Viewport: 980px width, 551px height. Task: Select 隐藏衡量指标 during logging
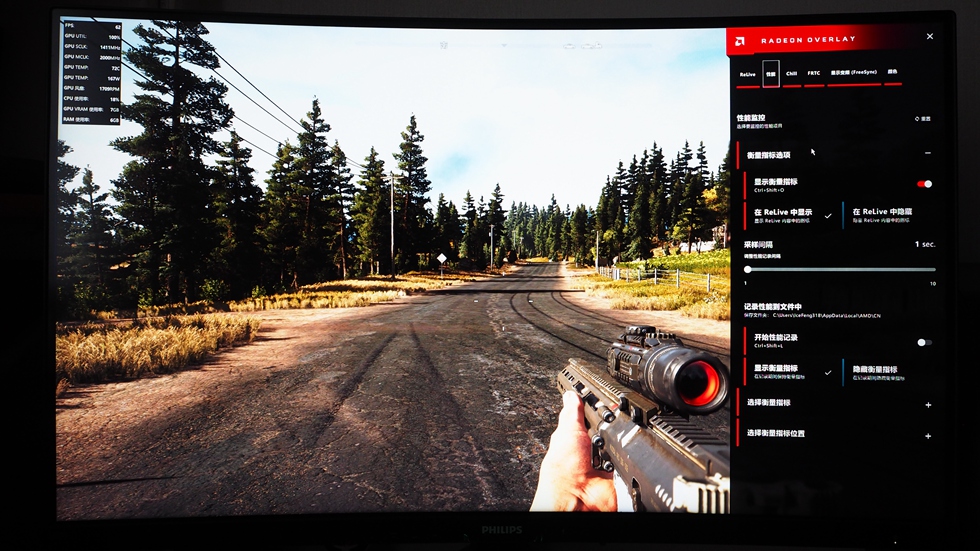[890, 371]
